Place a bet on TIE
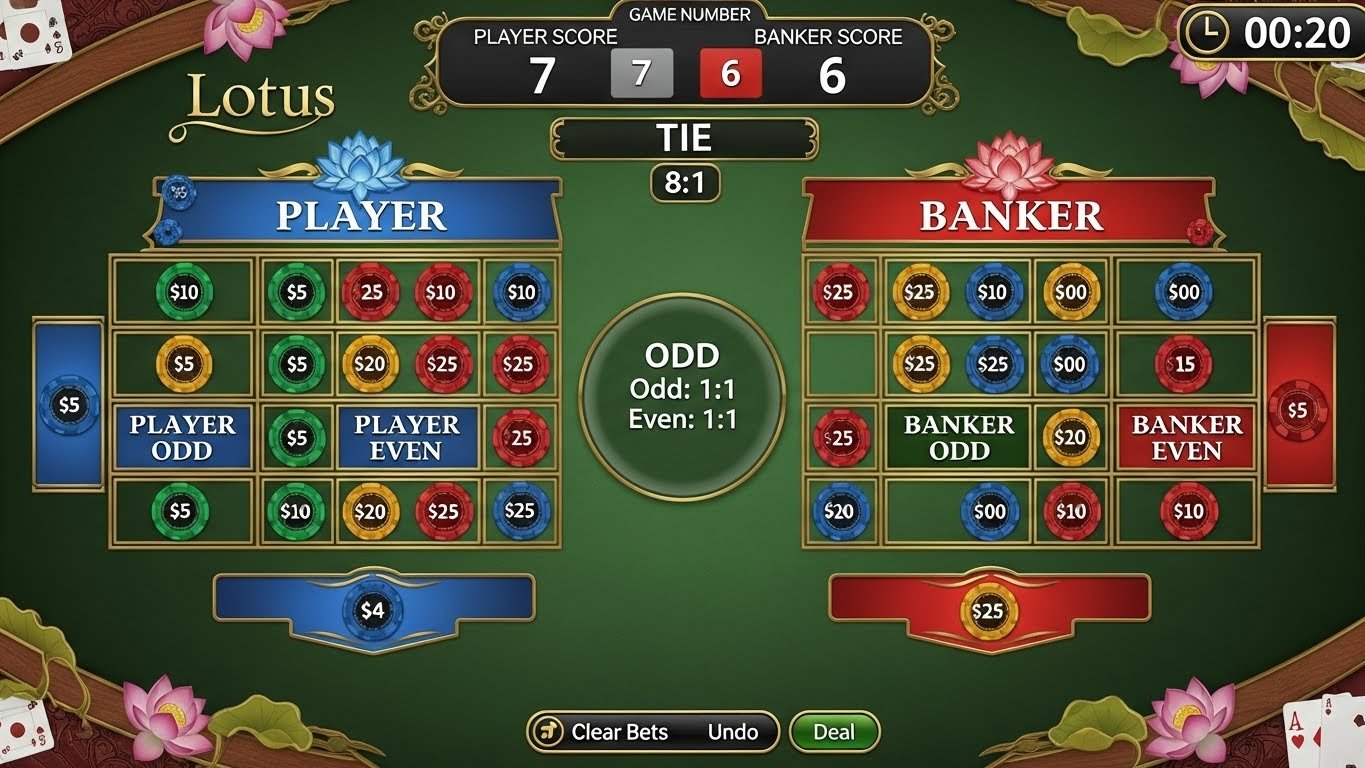 point(684,138)
